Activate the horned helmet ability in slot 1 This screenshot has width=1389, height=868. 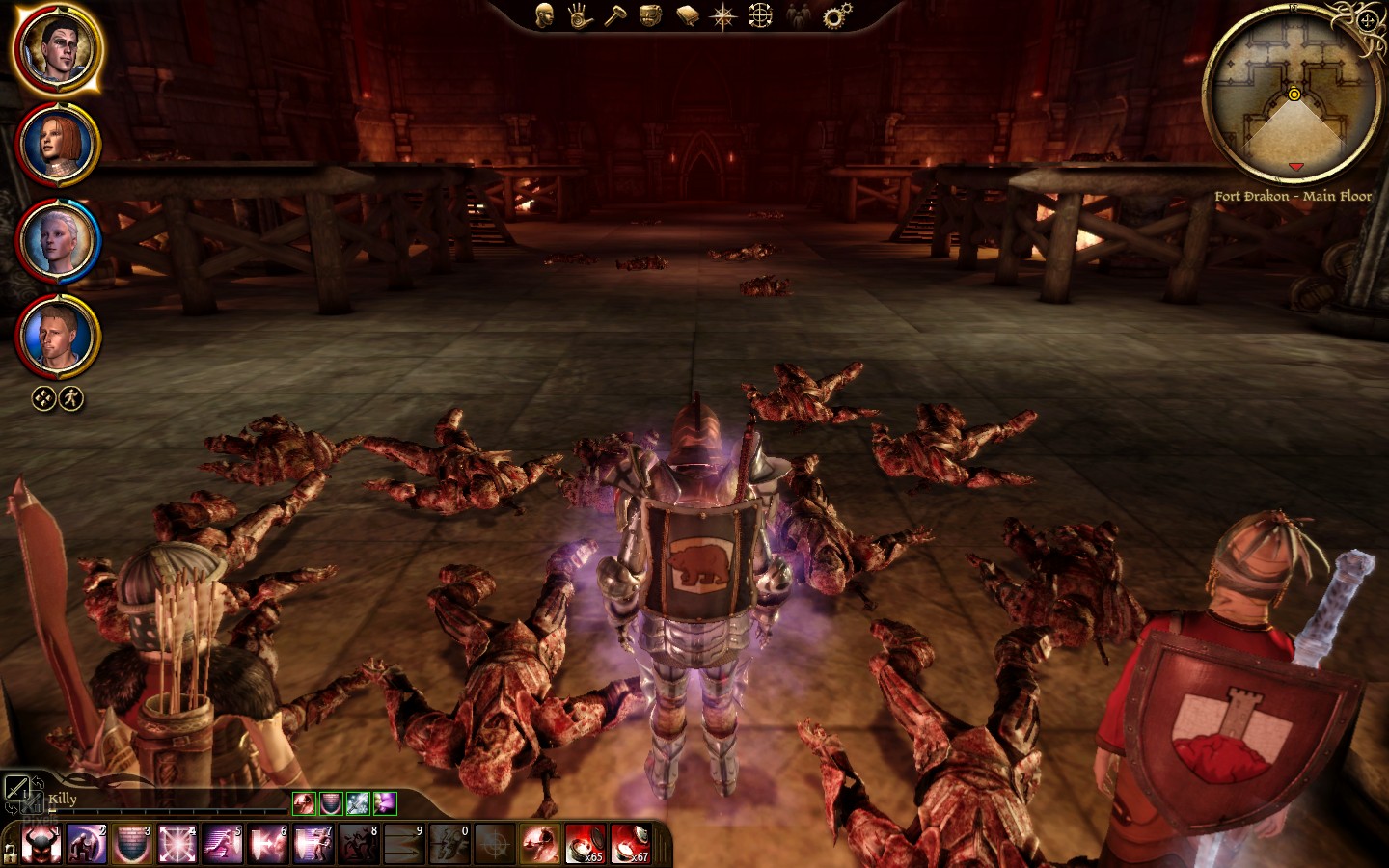point(41,845)
